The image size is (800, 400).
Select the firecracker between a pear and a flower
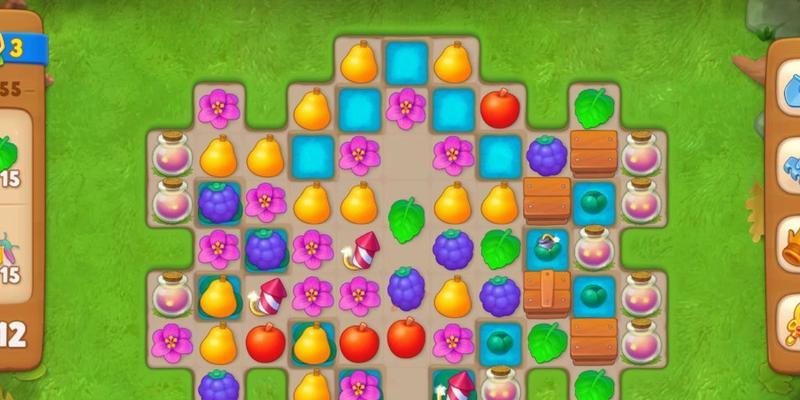pyautogui.click(x=266, y=296)
